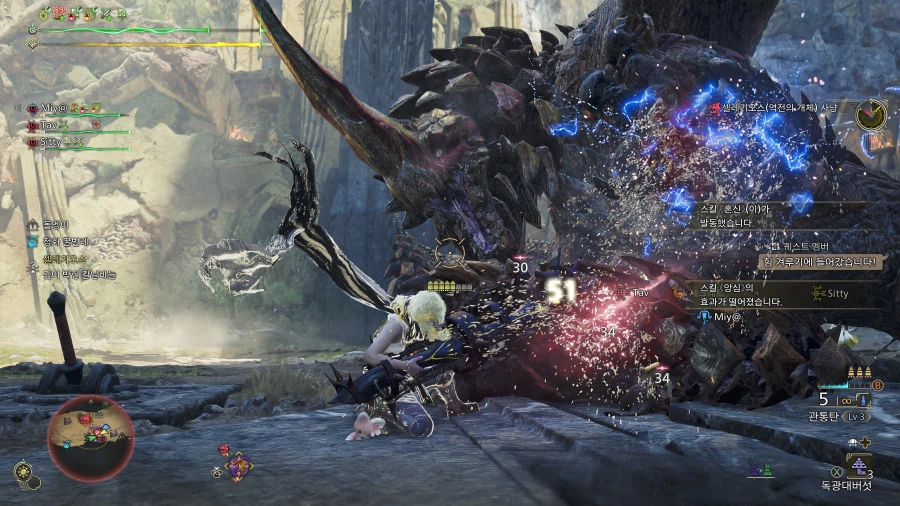The width and height of the screenshot is (900, 506).
Task: Click the quest timer clock icon
Action: click(871, 115)
